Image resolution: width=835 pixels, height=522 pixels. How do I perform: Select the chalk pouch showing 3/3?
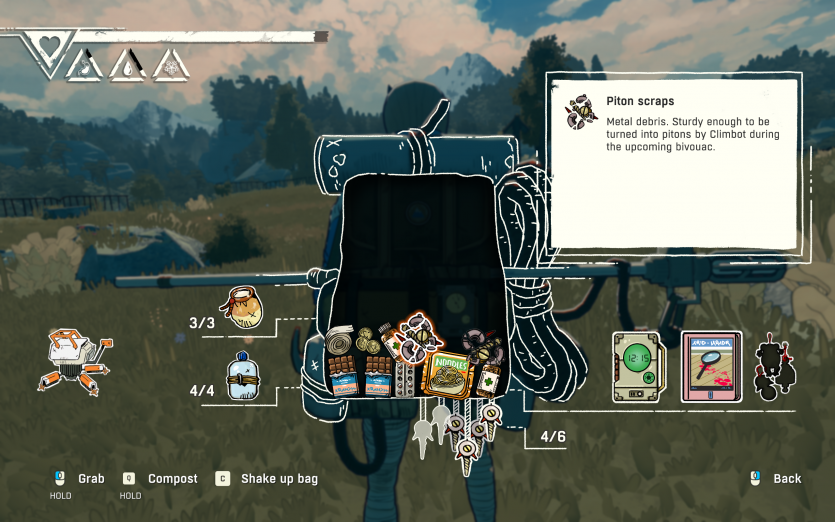(x=242, y=308)
